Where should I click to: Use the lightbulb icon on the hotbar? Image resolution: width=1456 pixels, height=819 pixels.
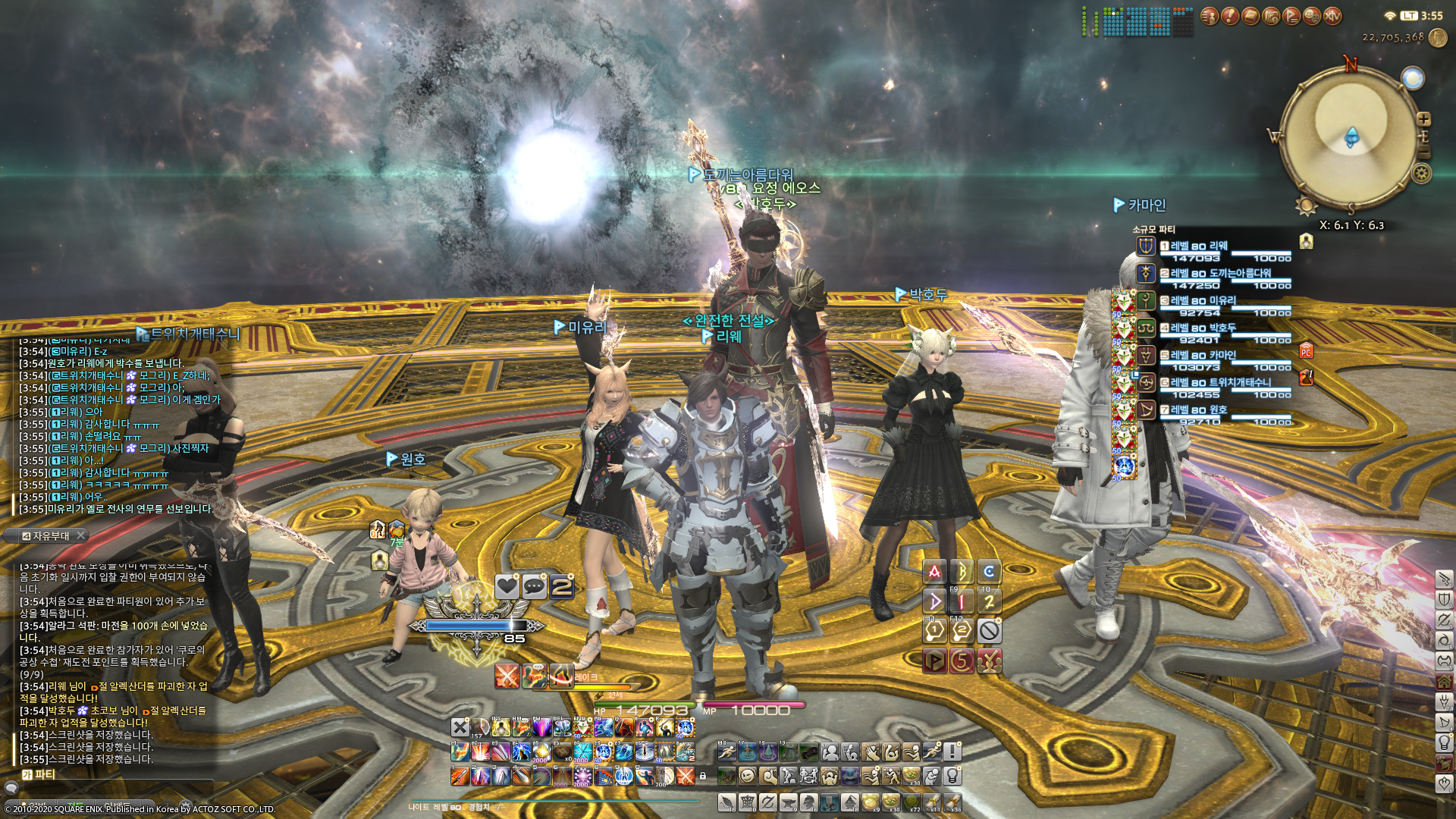point(952,775)
